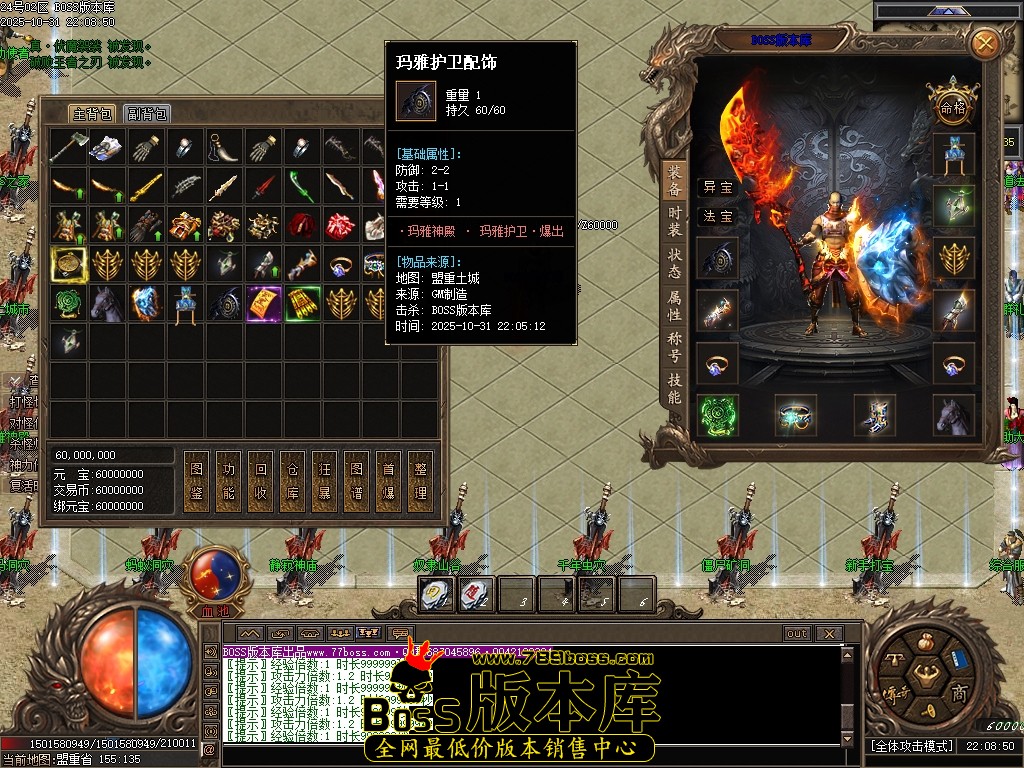This screenshot has height=768, width=1024.
Task: Activate the 狂暴 berserk button
Action: pos(324,481)
